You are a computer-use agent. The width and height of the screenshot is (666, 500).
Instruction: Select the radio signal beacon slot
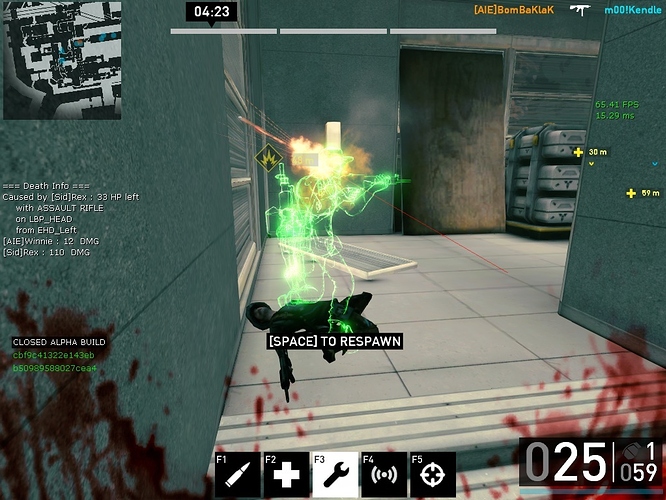[x=383, y=475]
